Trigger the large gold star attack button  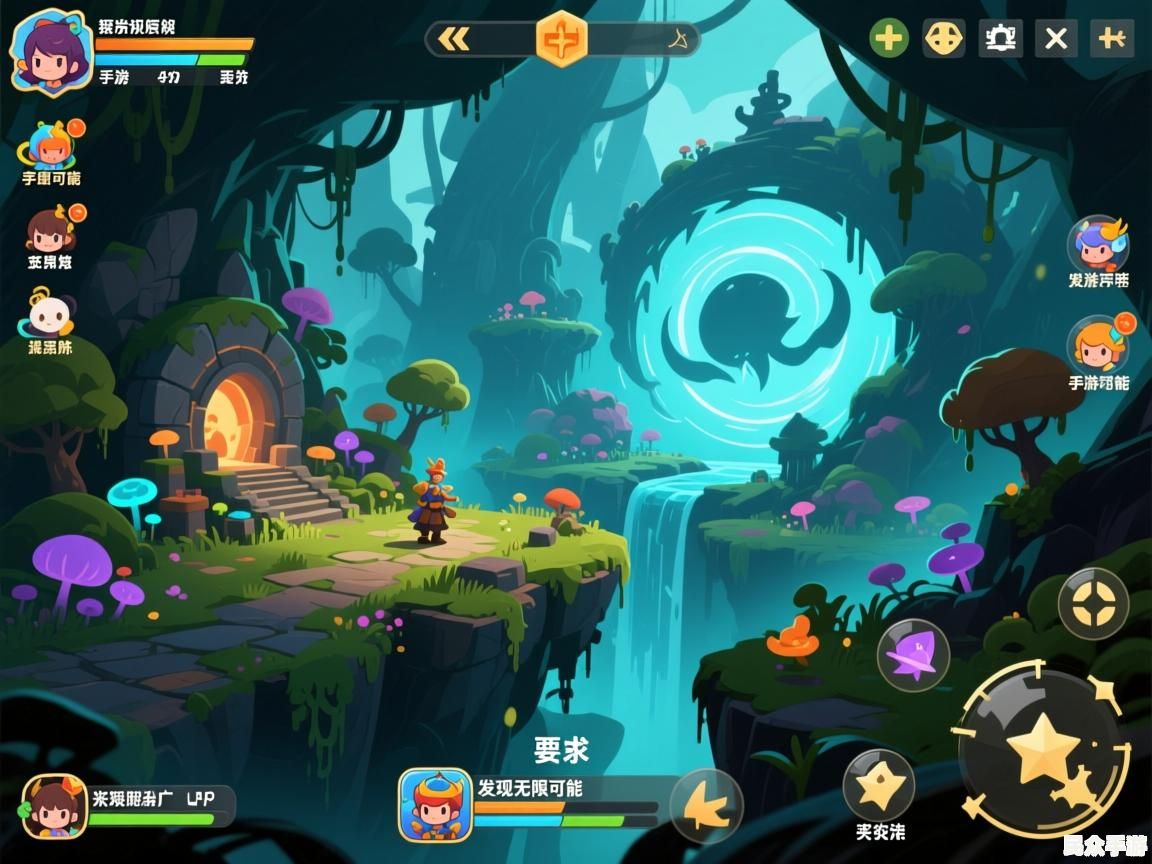(x=1043, y=750)
